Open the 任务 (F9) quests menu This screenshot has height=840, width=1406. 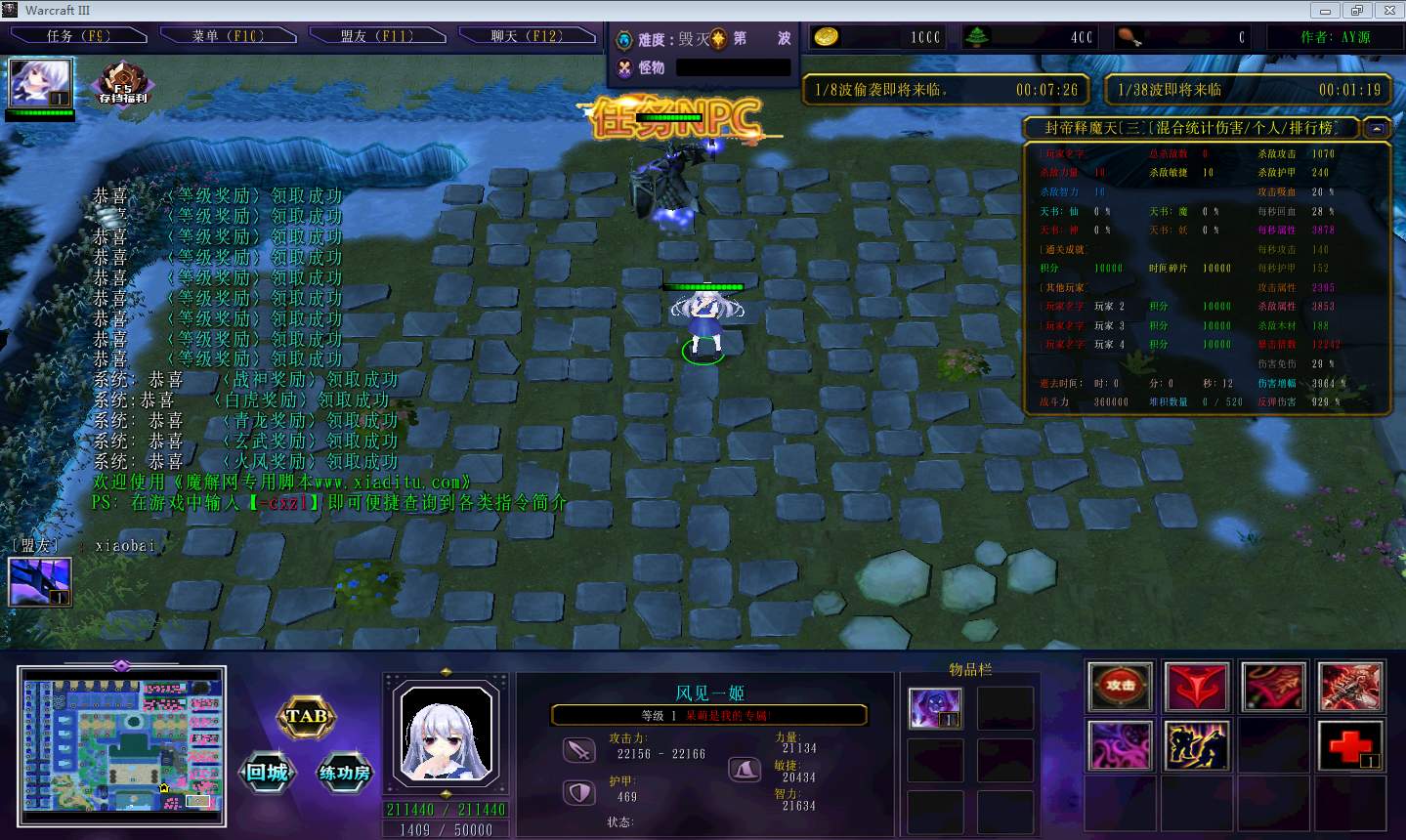78,36
